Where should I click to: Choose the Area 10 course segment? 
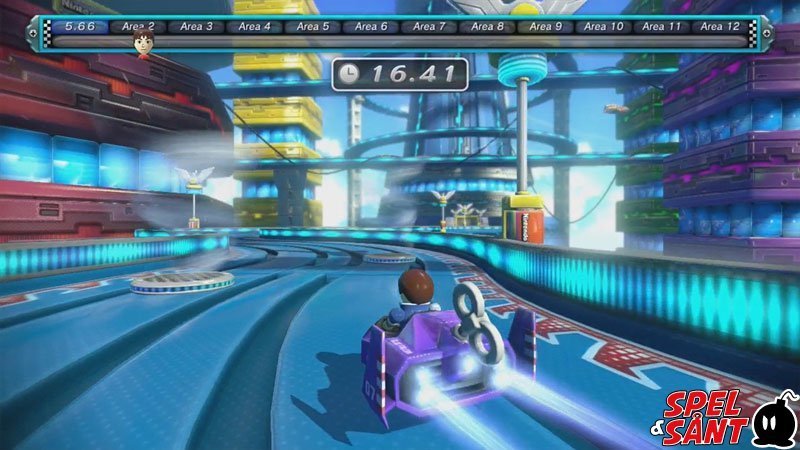(603, 26)
